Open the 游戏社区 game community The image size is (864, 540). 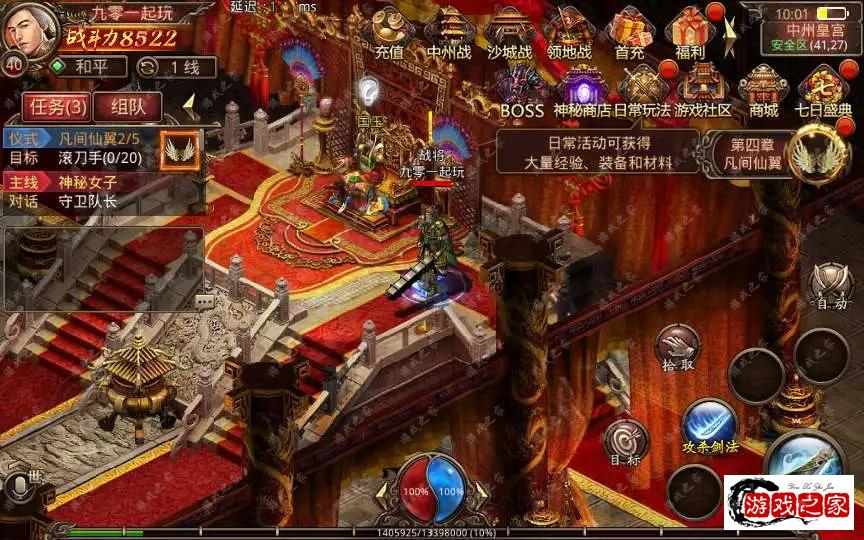pos(703,88)
